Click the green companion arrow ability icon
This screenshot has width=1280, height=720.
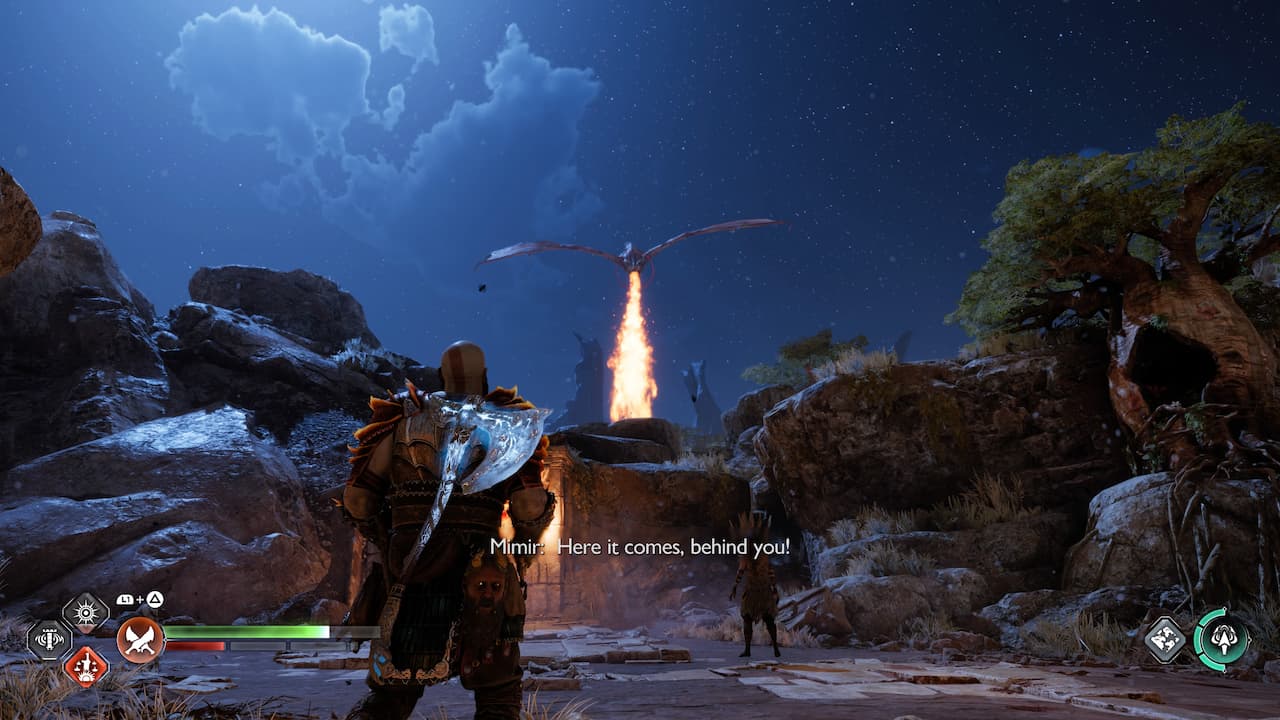[x=1222, y=639]
